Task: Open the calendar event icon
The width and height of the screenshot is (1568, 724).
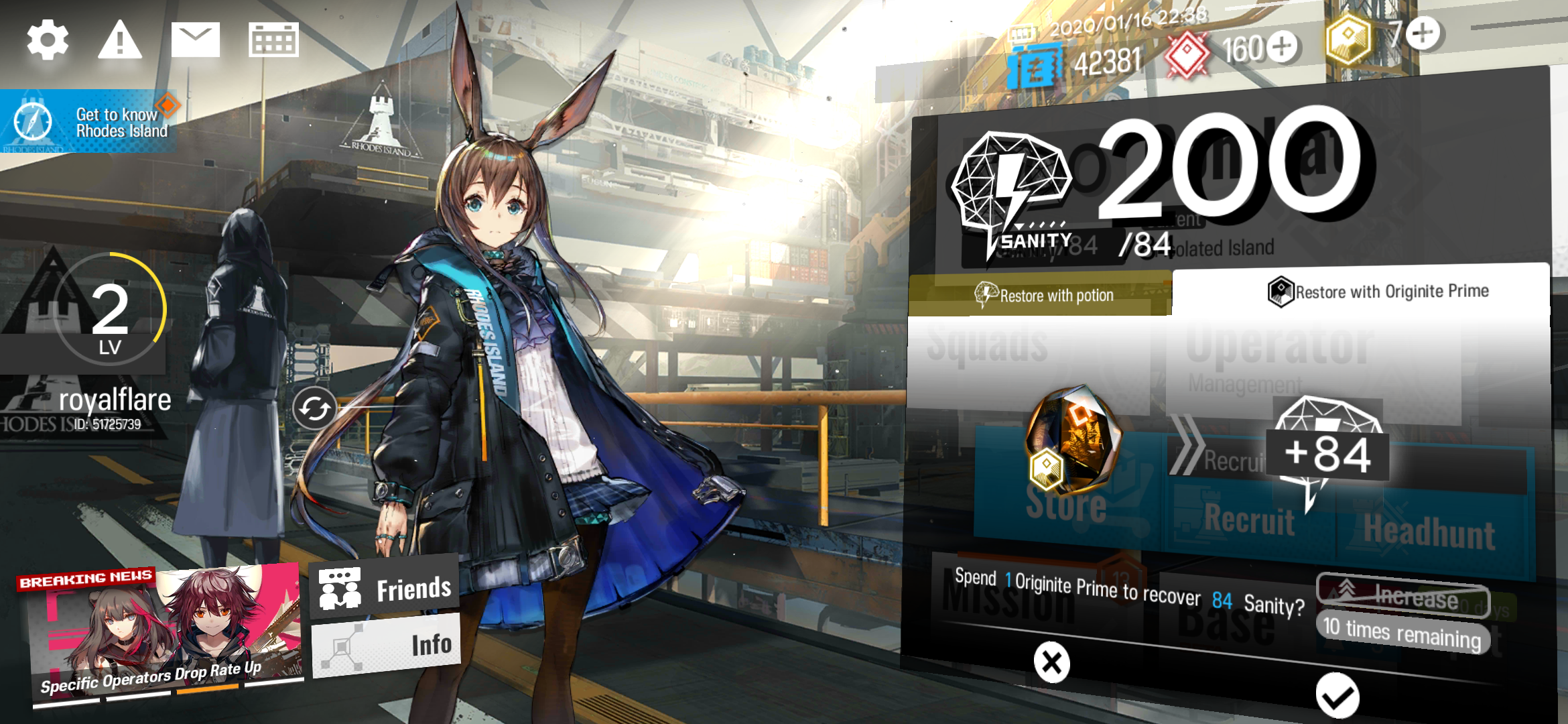Action: point(273,40)
